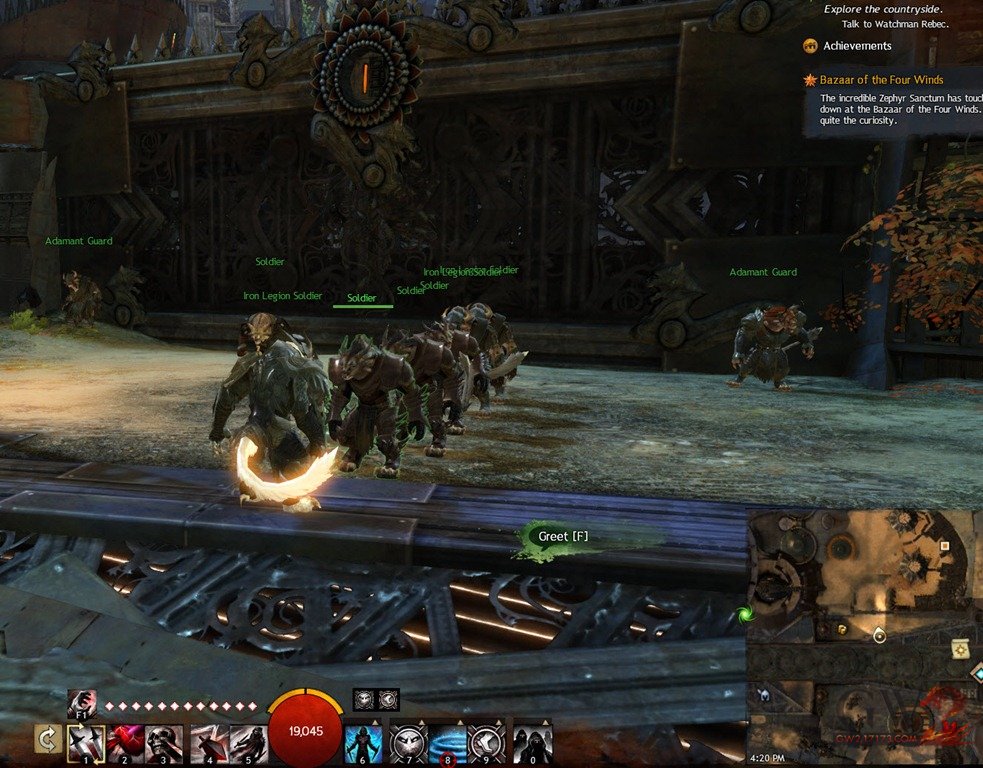Use the blue swirl utility skill in slot 8
The image size is (983, 768).
point(447,745)
